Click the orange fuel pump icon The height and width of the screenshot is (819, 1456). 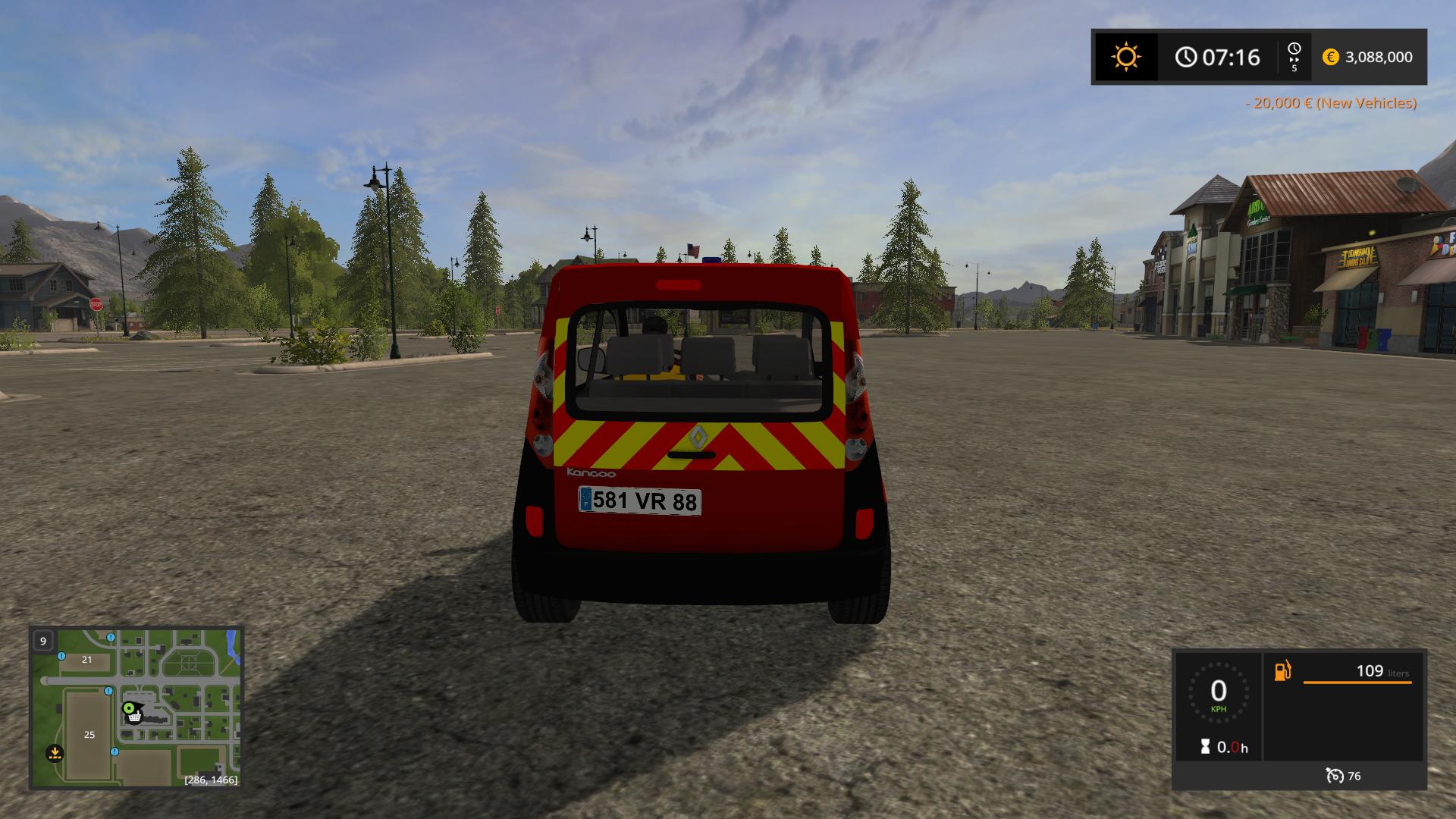pos(1282,671)
